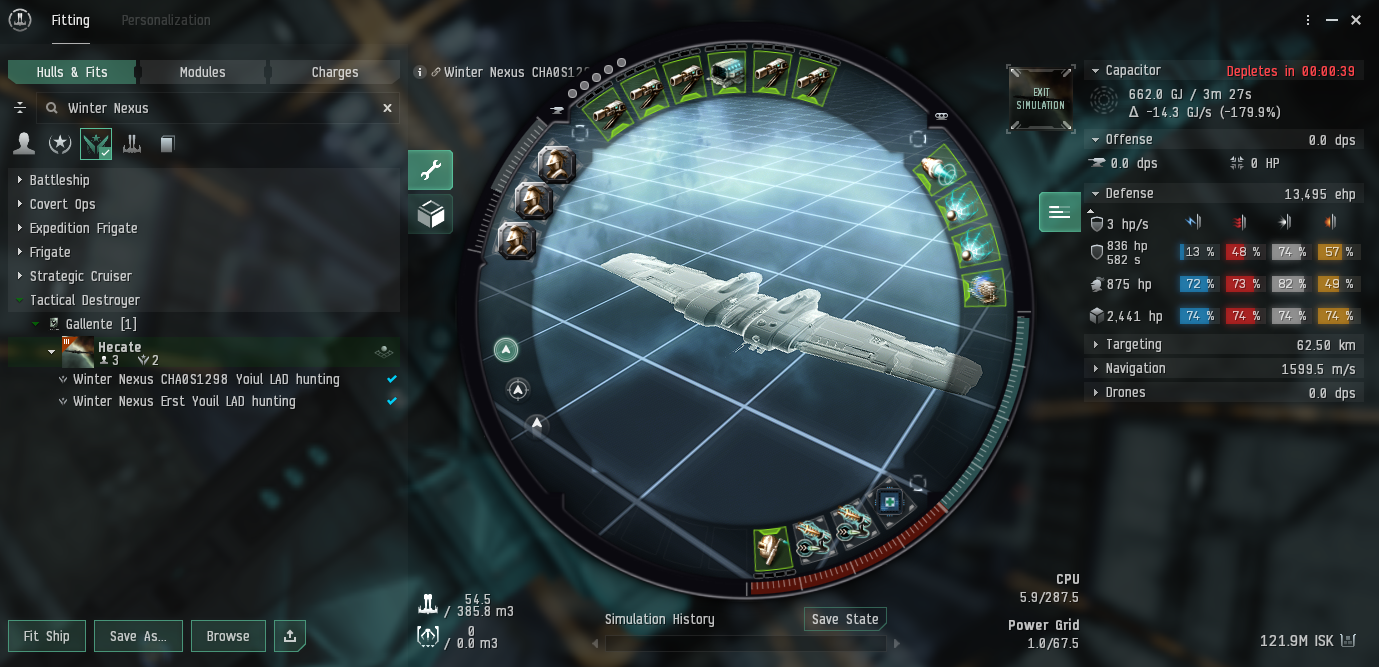Viewport: 1379px width, 667px height.
Task: Clear the Winter Nexus search field
Action: 387,108
